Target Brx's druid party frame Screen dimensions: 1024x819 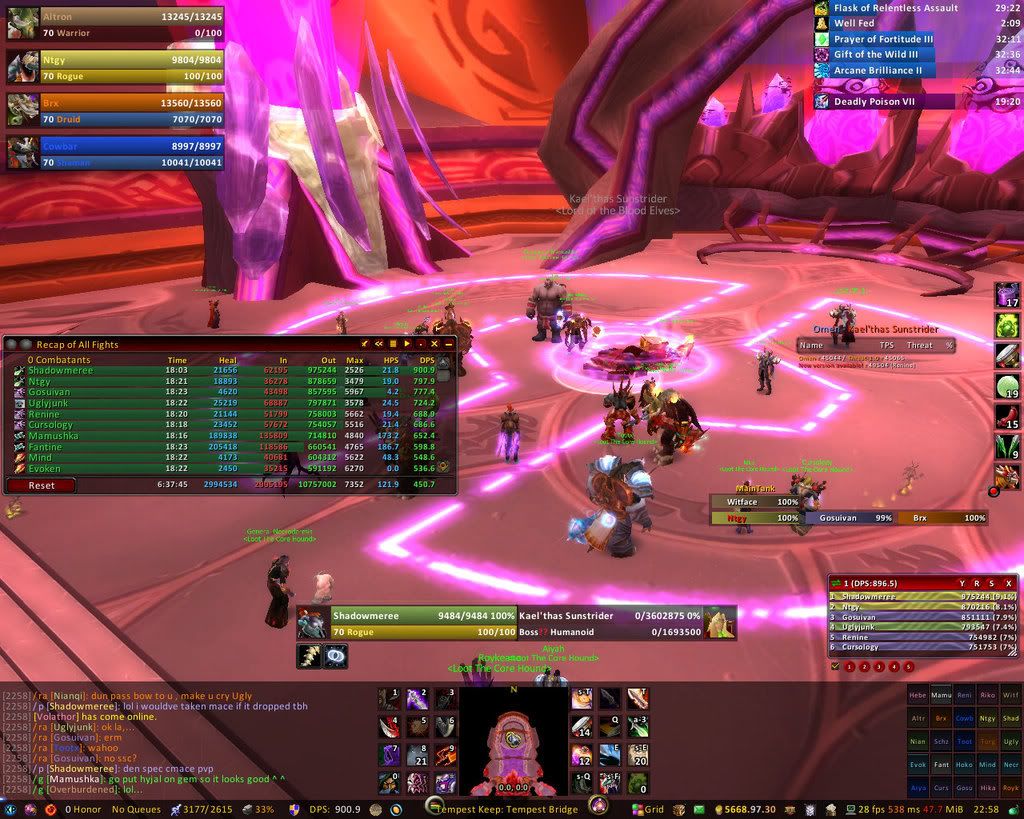pyautogui.click(x=115, y=109)
